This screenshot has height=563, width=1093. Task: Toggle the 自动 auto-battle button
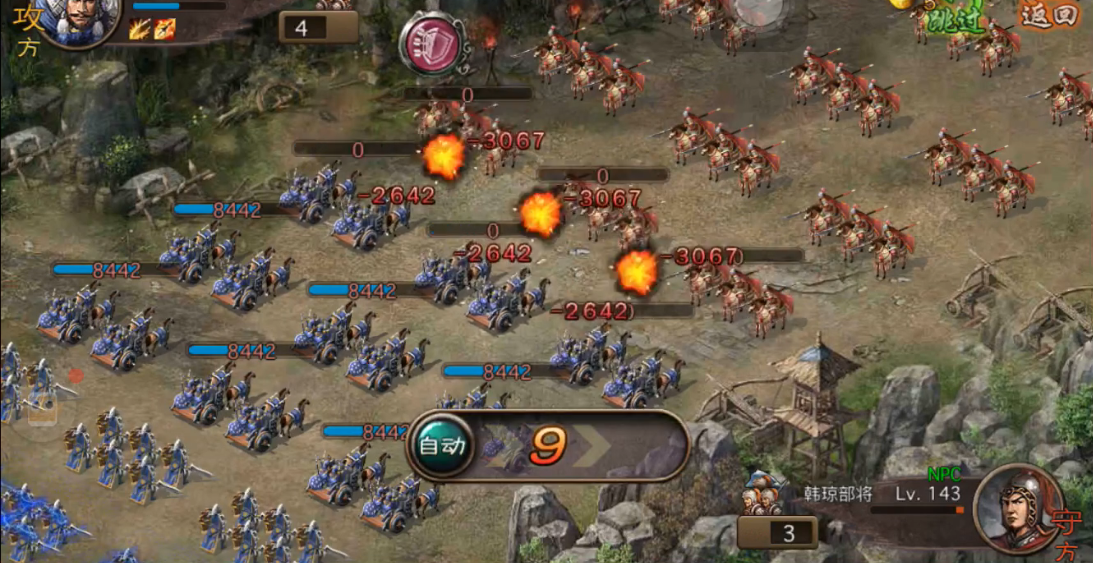(442, 446)
